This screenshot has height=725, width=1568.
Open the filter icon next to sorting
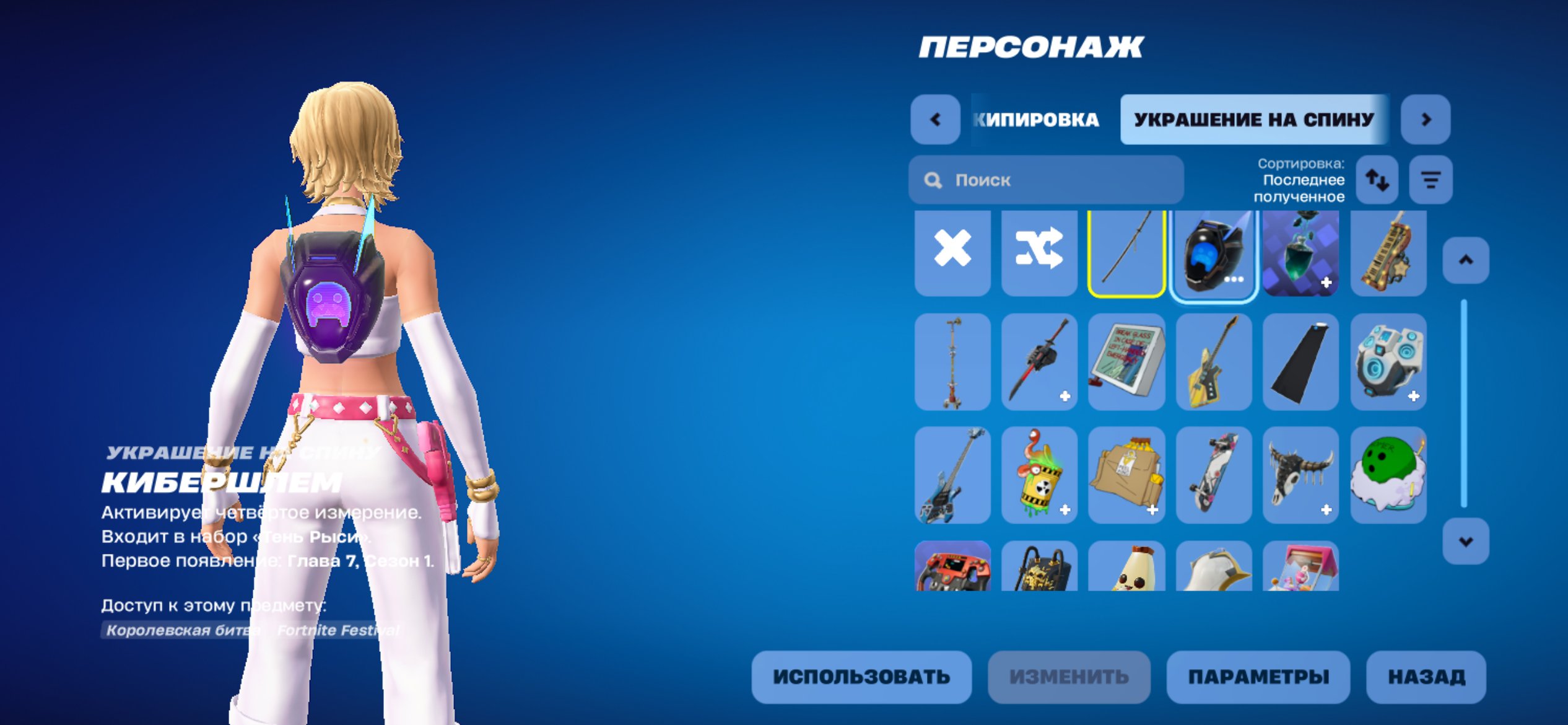(1431, 180)
